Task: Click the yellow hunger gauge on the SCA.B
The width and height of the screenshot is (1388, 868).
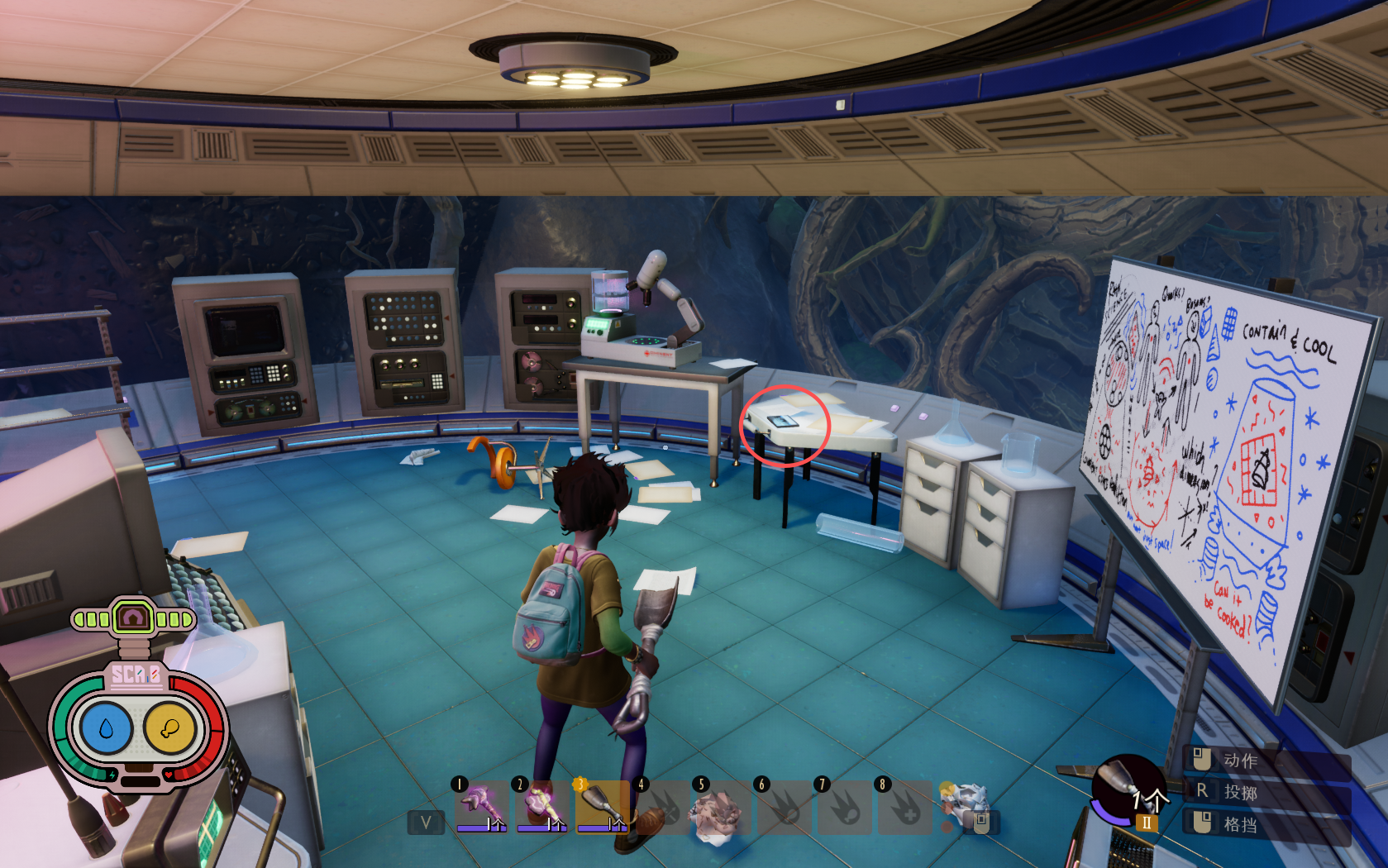Action: click(169, 728)
